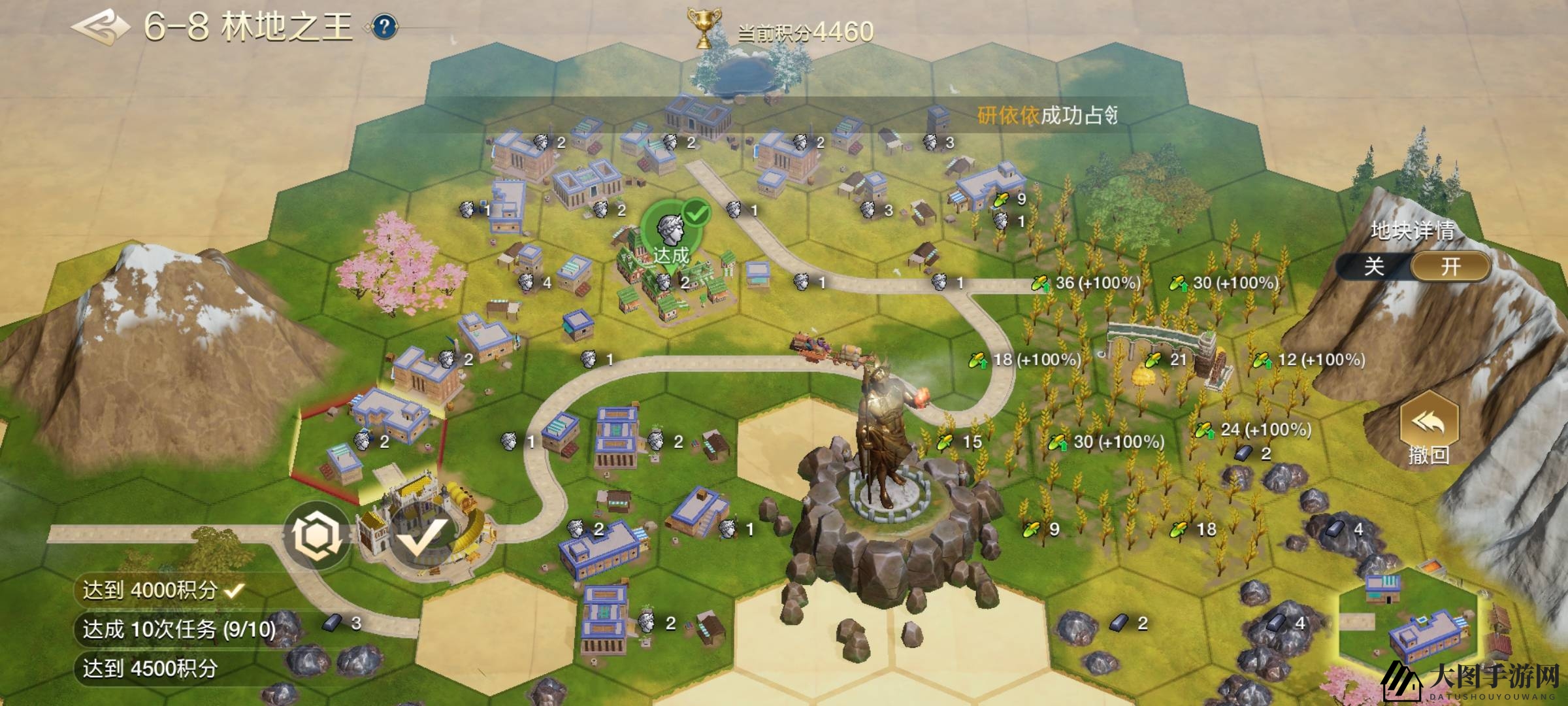The image size is (1568, 706).
Task: Click the hexagon tile button
Action: click(318, 536)
